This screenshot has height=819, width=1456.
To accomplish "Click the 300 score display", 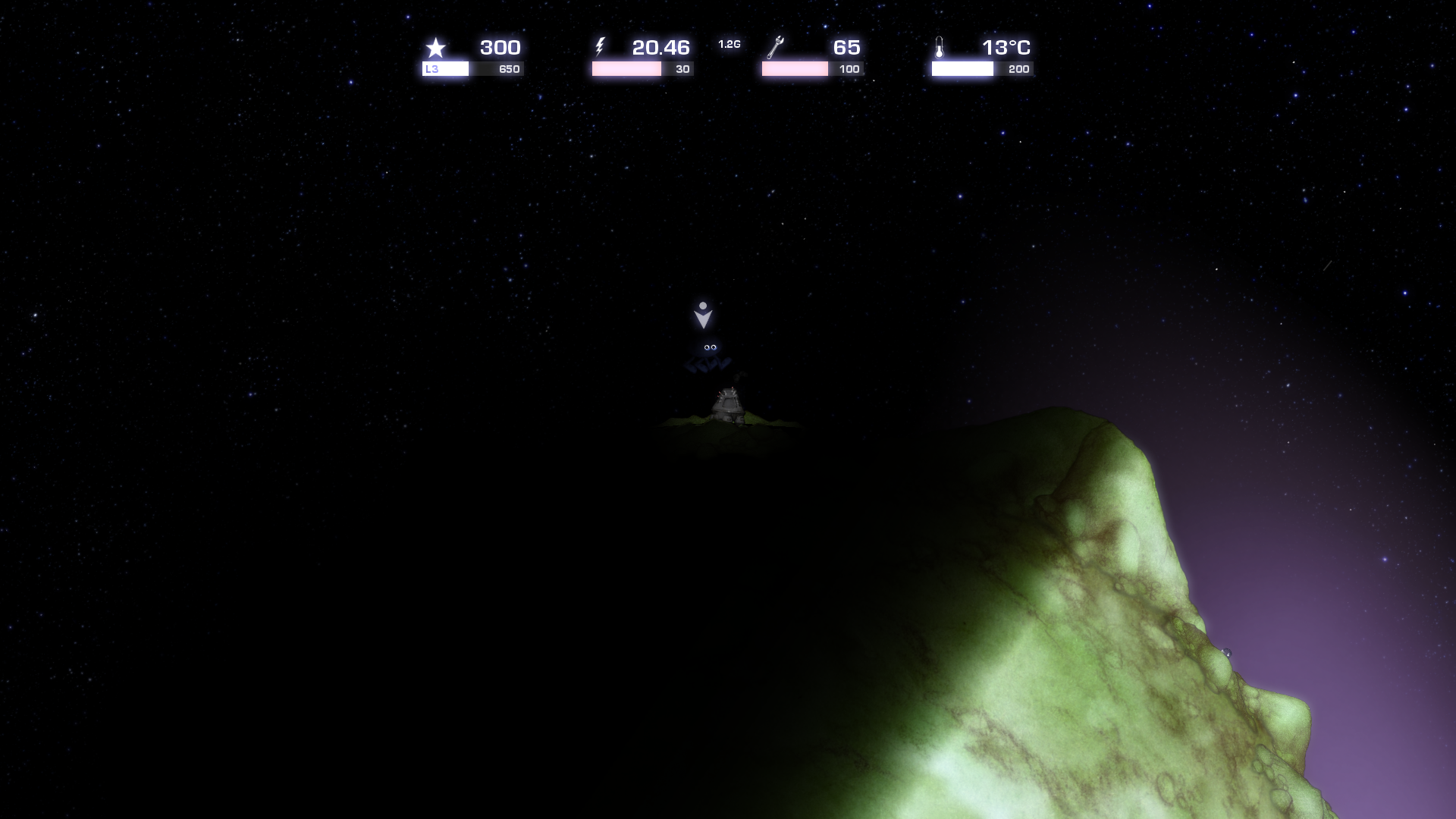I will pyautogui.click(x=499, y=47).
